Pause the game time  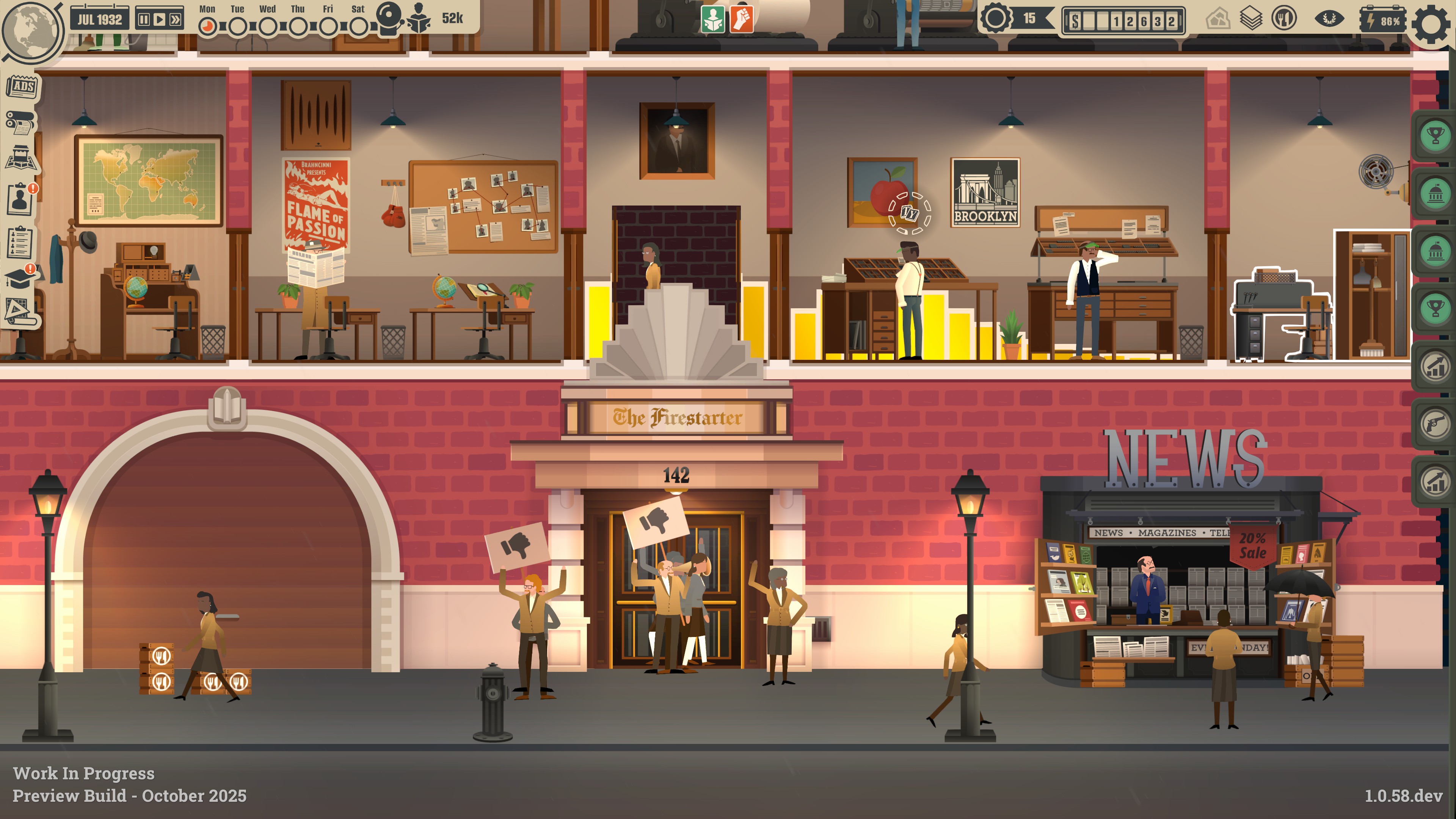144,20
